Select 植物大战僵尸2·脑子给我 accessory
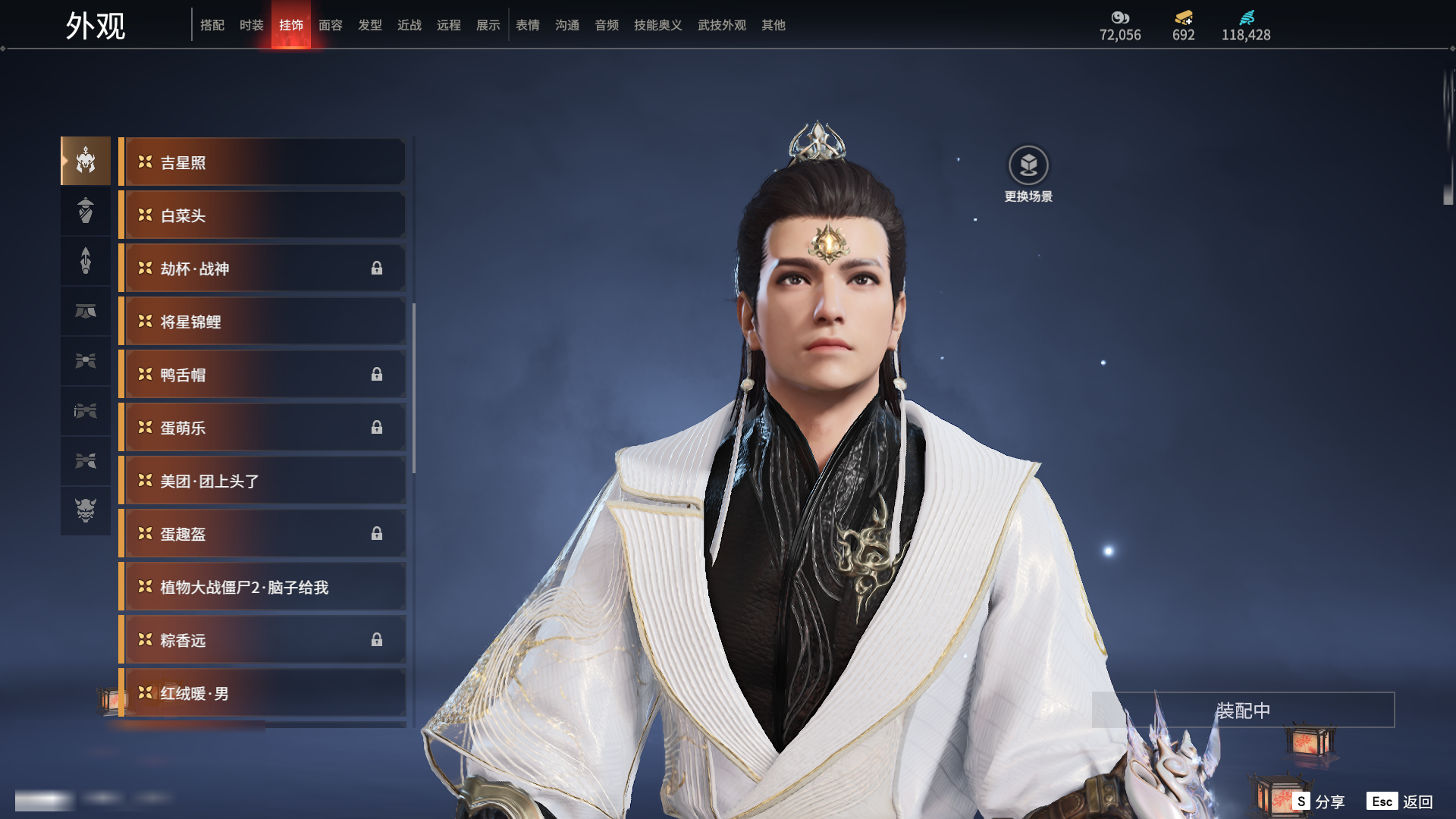The width and height of the screenshot is (1456, 819). coord(262,587)
